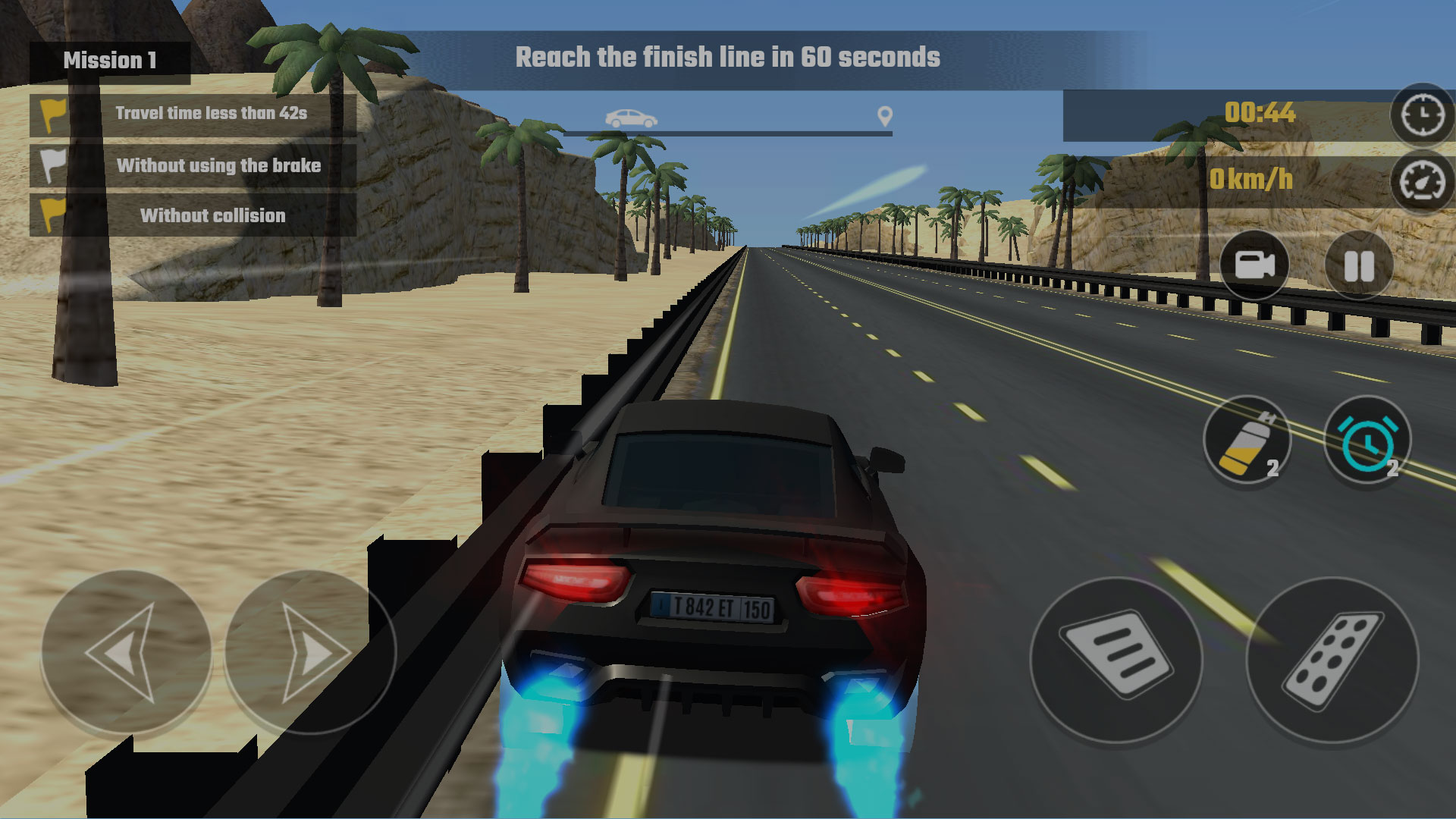Tap the car marker on the progress bar
The width and height of the screenshot is (1456, 819).
click(x=629, y=118)
